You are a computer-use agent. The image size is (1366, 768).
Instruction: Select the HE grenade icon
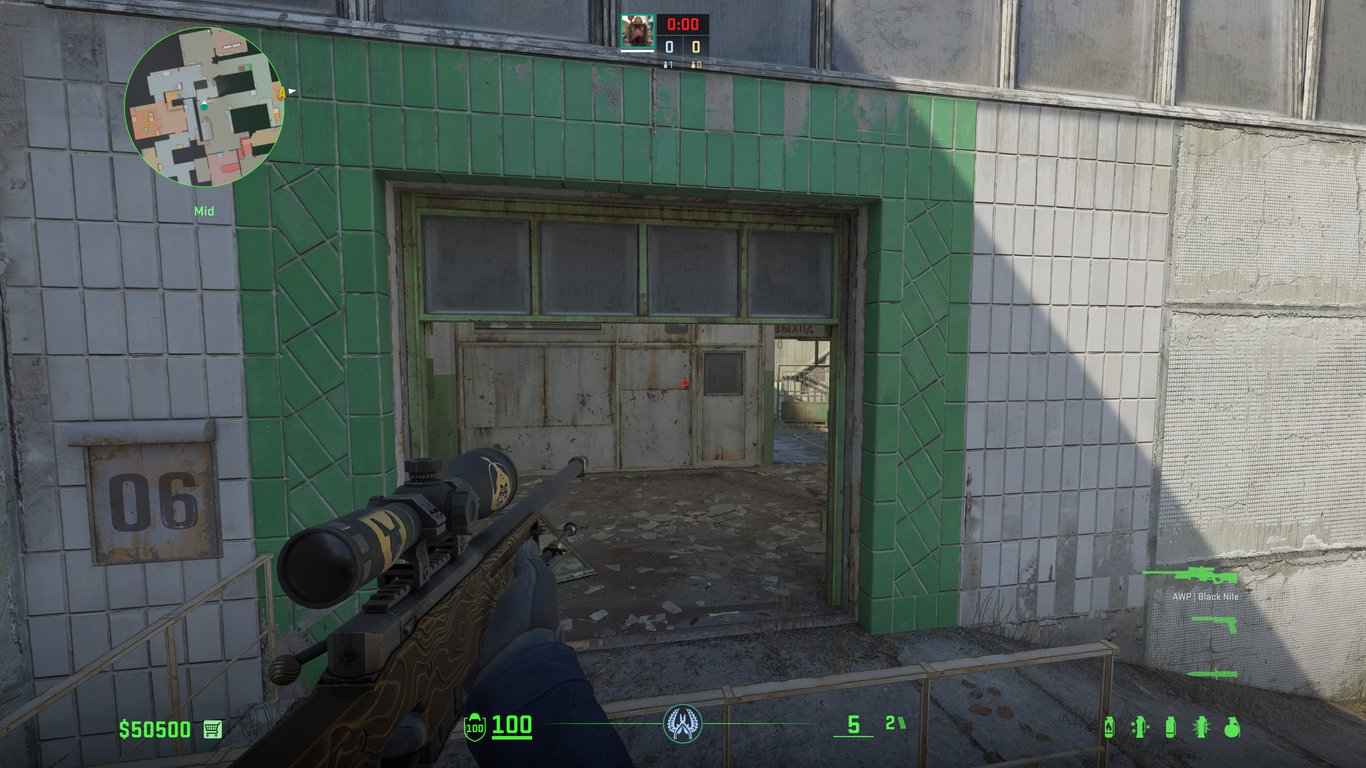(x=1232, y=727)
